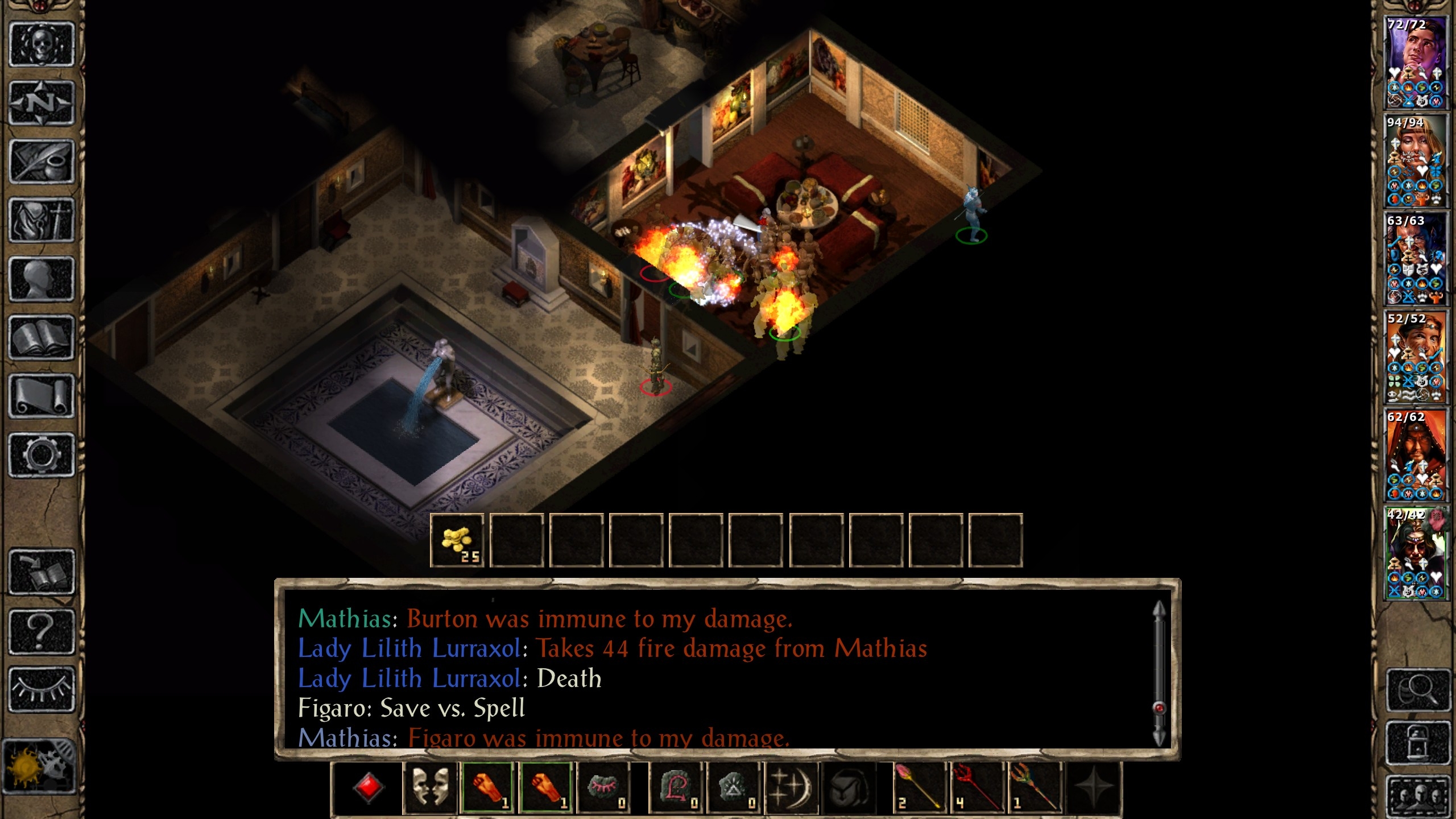1456x819 pixels.
Task: Click the question mark help button
Action: point(42,631)
